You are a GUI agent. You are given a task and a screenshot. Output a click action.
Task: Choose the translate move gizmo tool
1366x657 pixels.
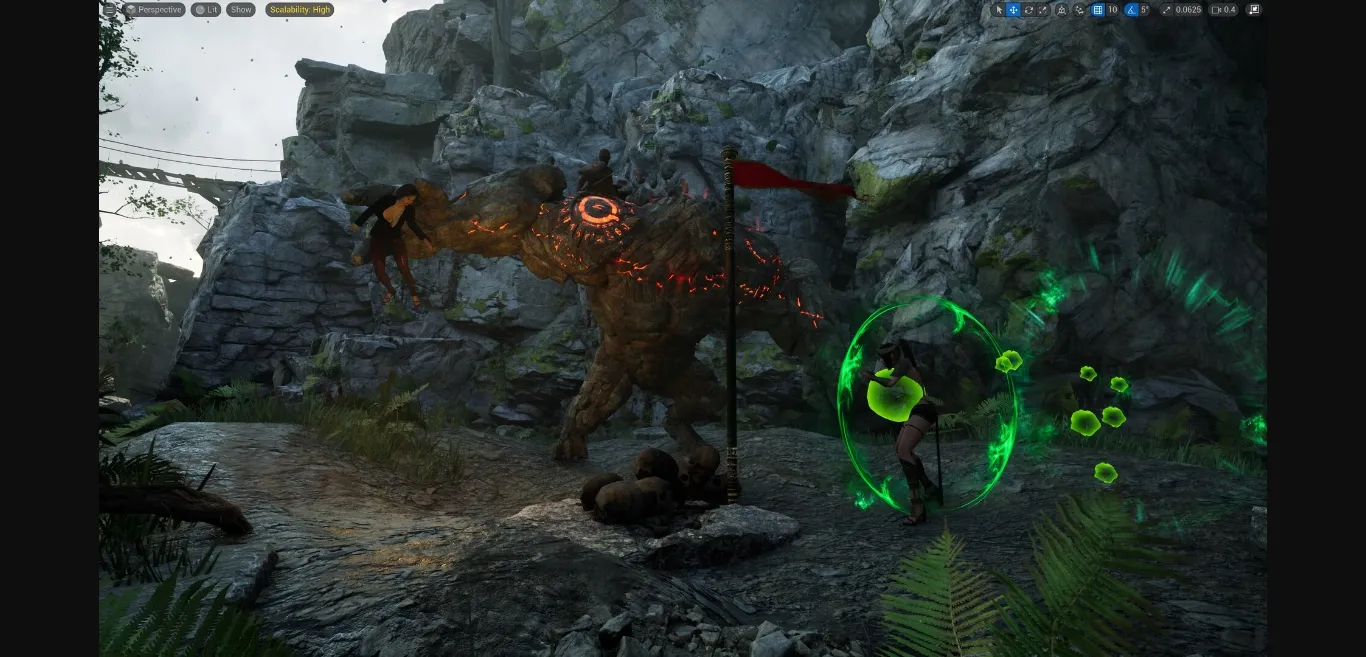pyautogui.click(x=1013, y=10)
